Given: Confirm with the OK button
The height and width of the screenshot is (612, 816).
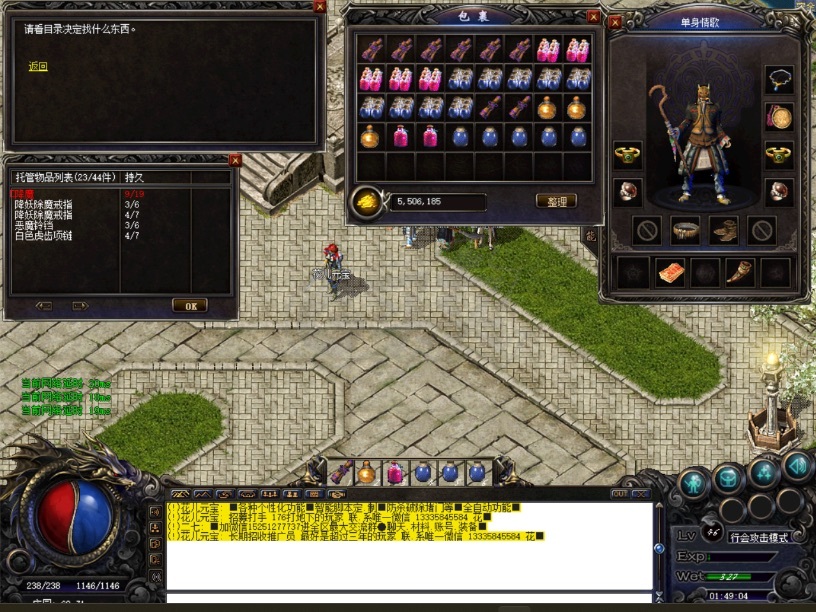Looking at the screenshot, I should point(189,305).
